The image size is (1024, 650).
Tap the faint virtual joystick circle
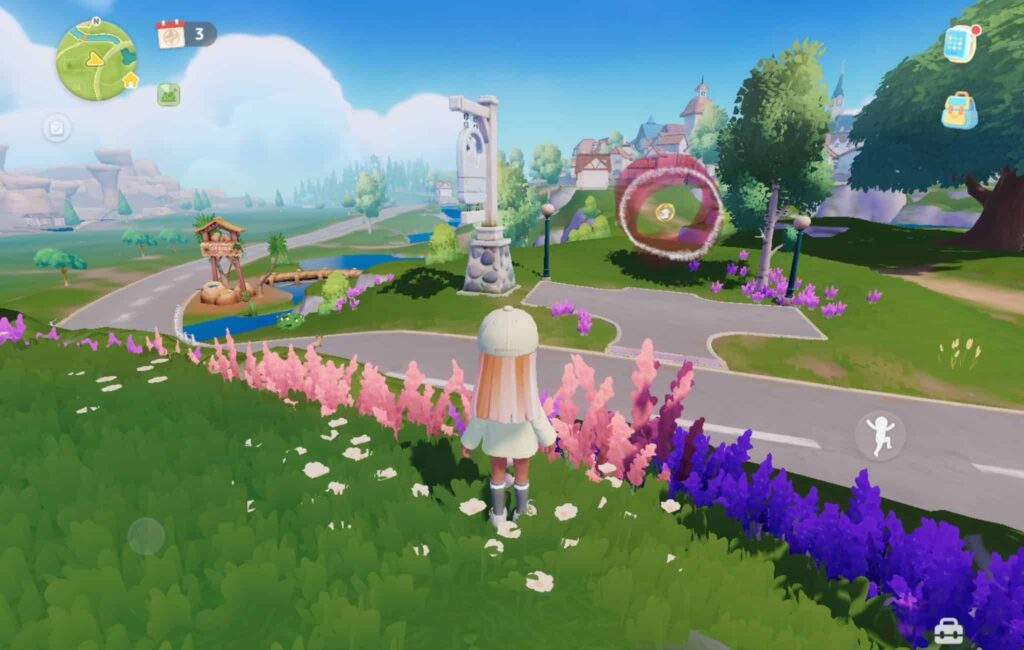146,536
